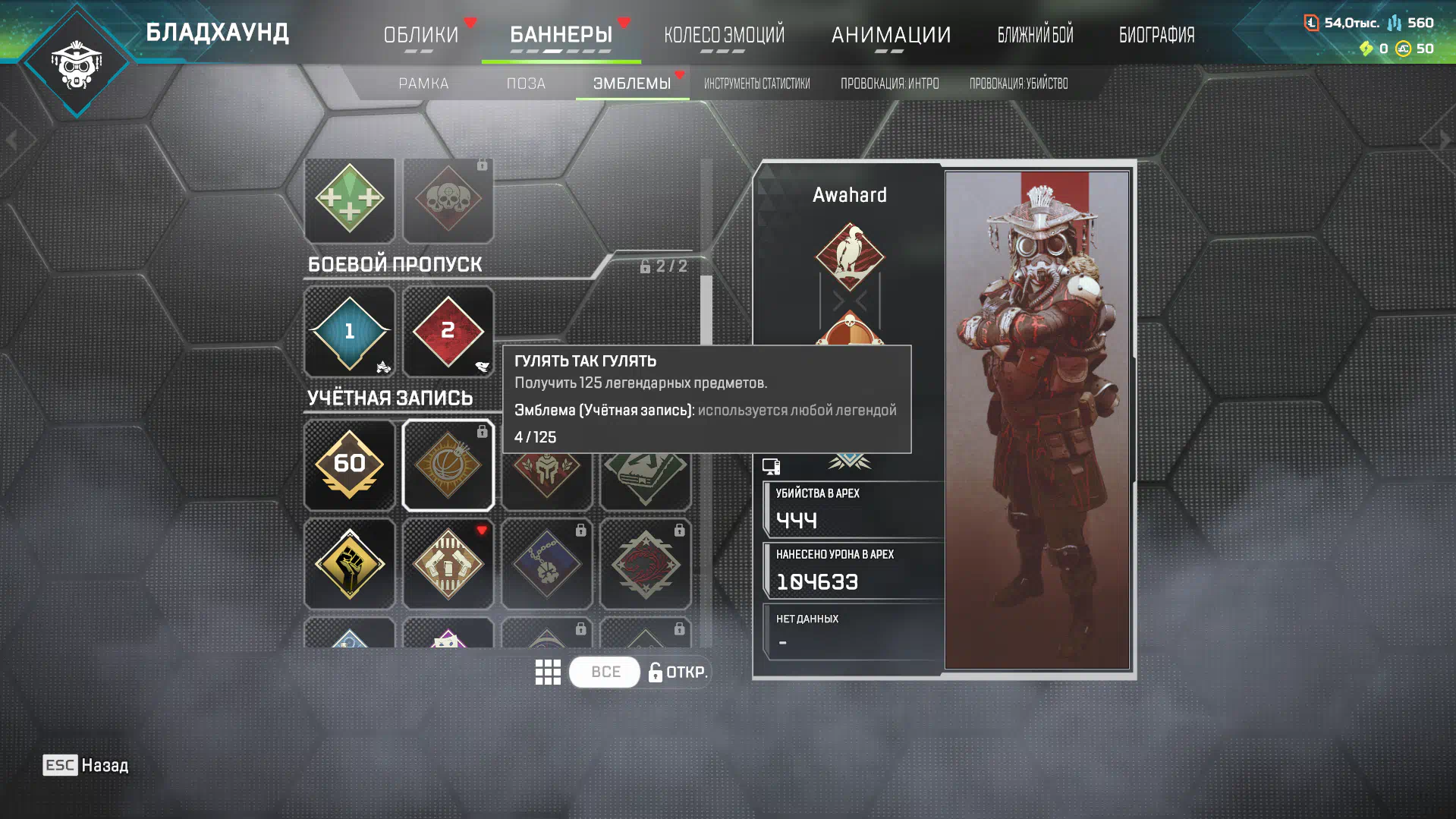Open the БЛИЖНИЙ БОЙ tab

click(x=1035, y=35)
